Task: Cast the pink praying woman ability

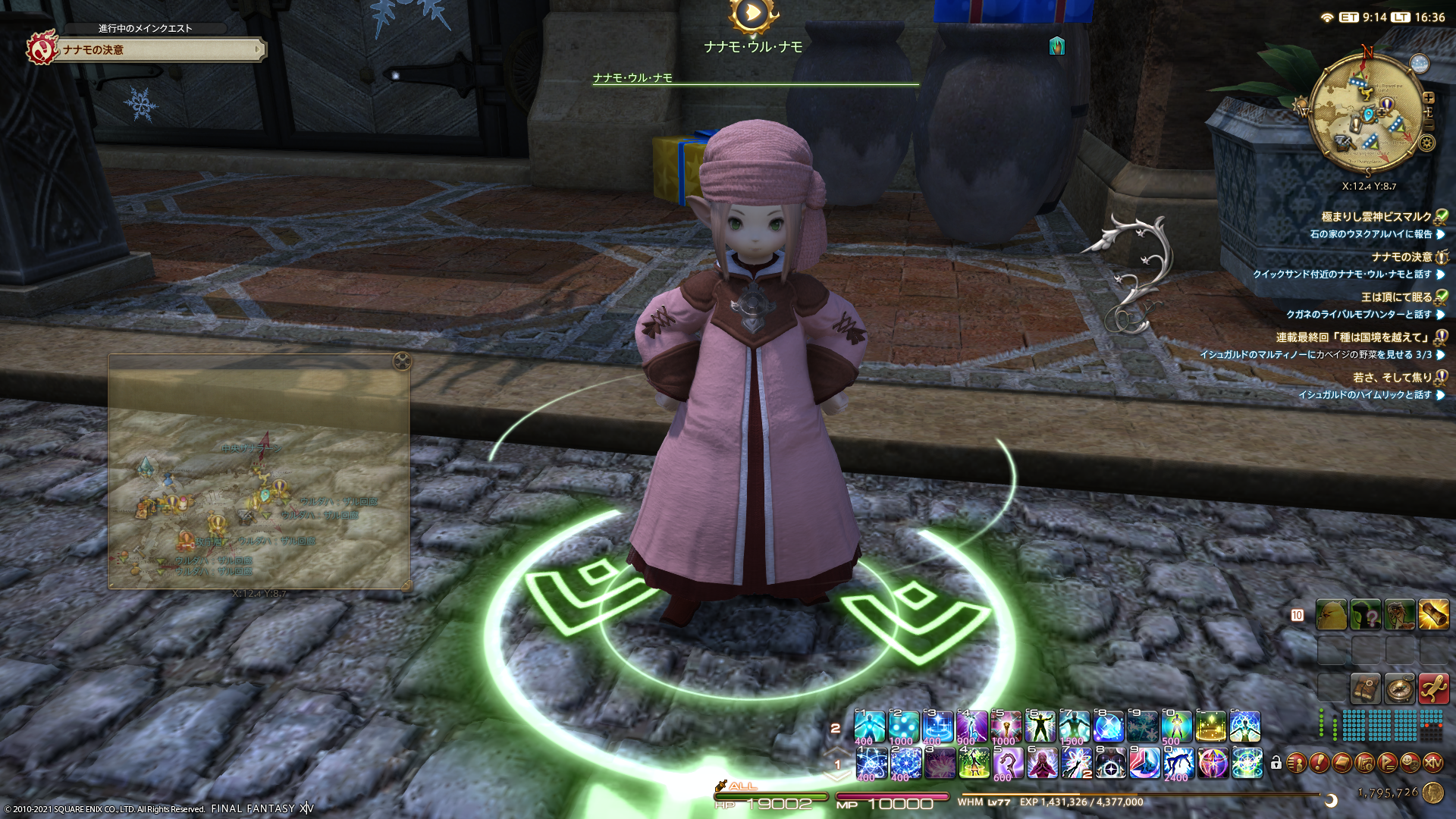Action: [x=1042, y=763]
